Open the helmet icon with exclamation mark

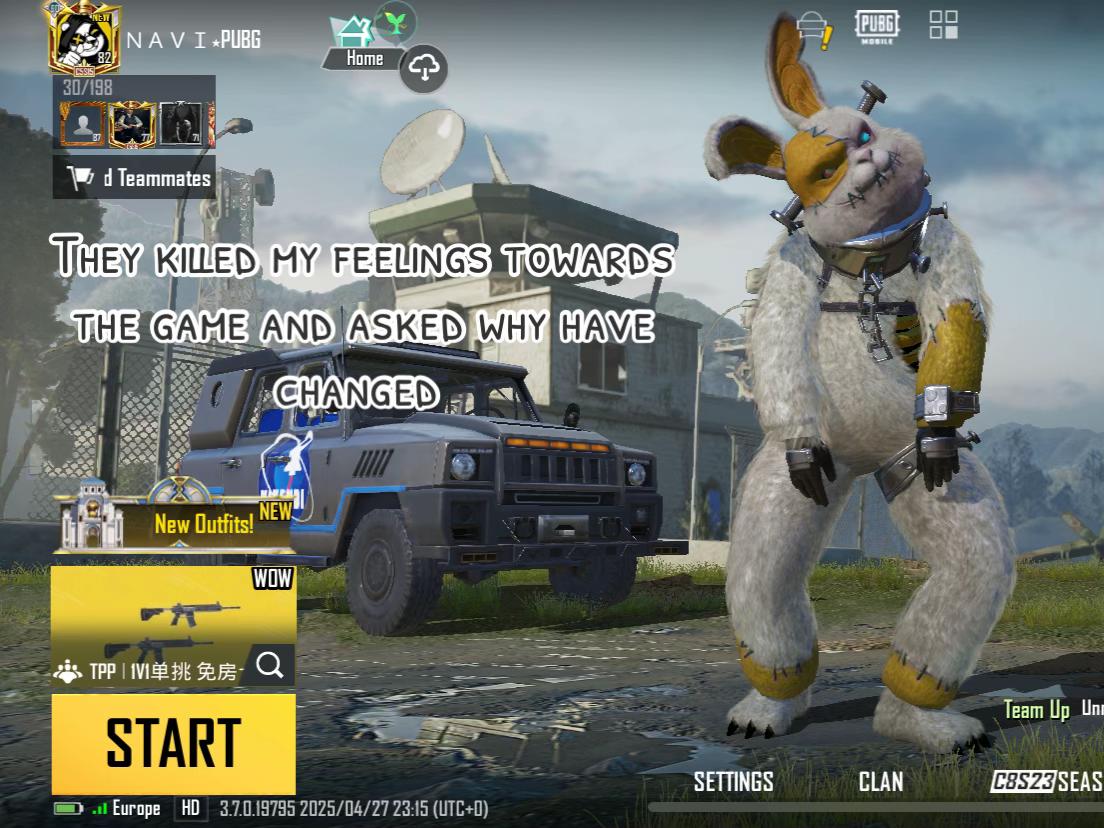coord(814,29)
